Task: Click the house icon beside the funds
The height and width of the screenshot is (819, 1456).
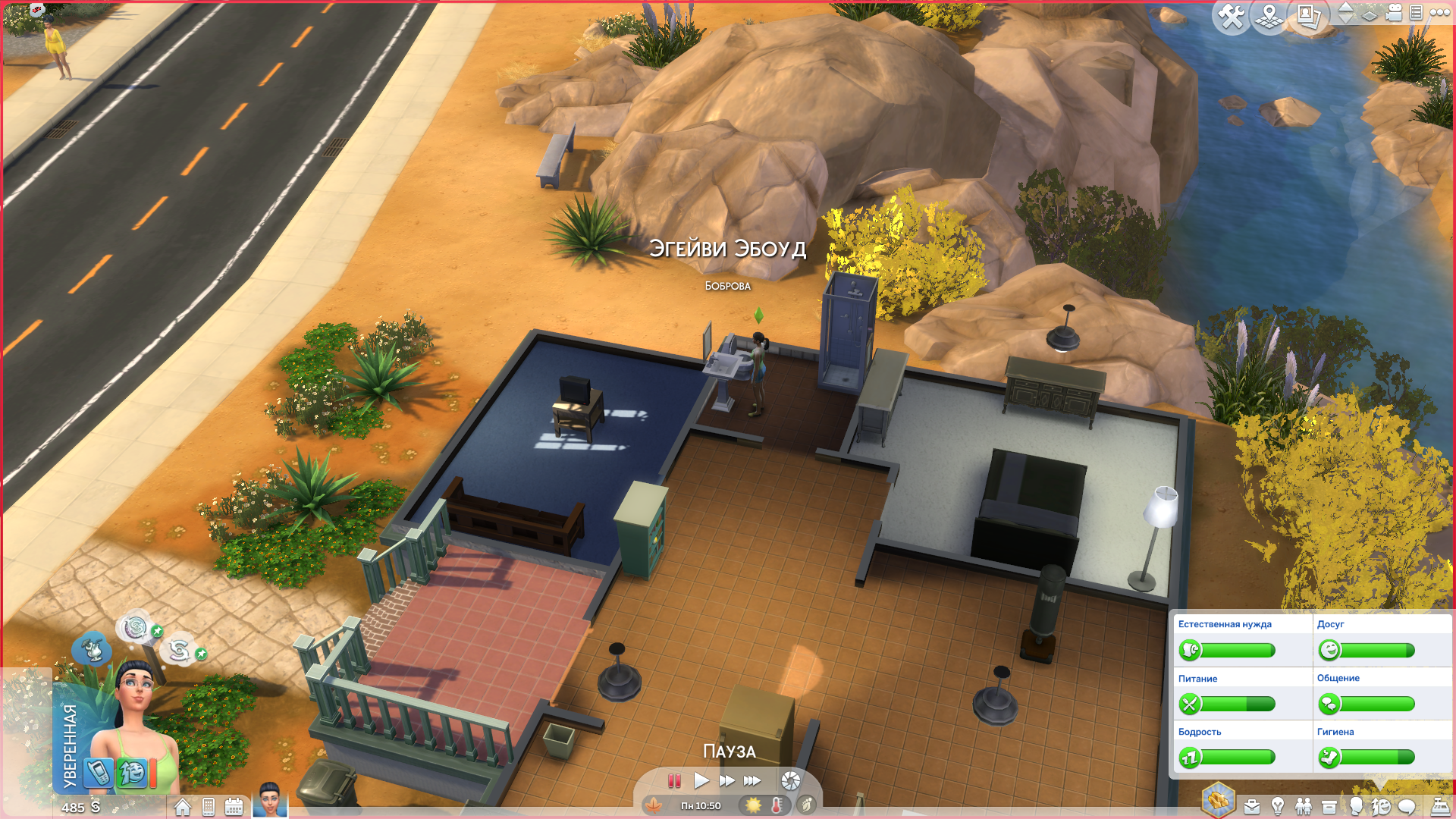Action: [183, 807]
